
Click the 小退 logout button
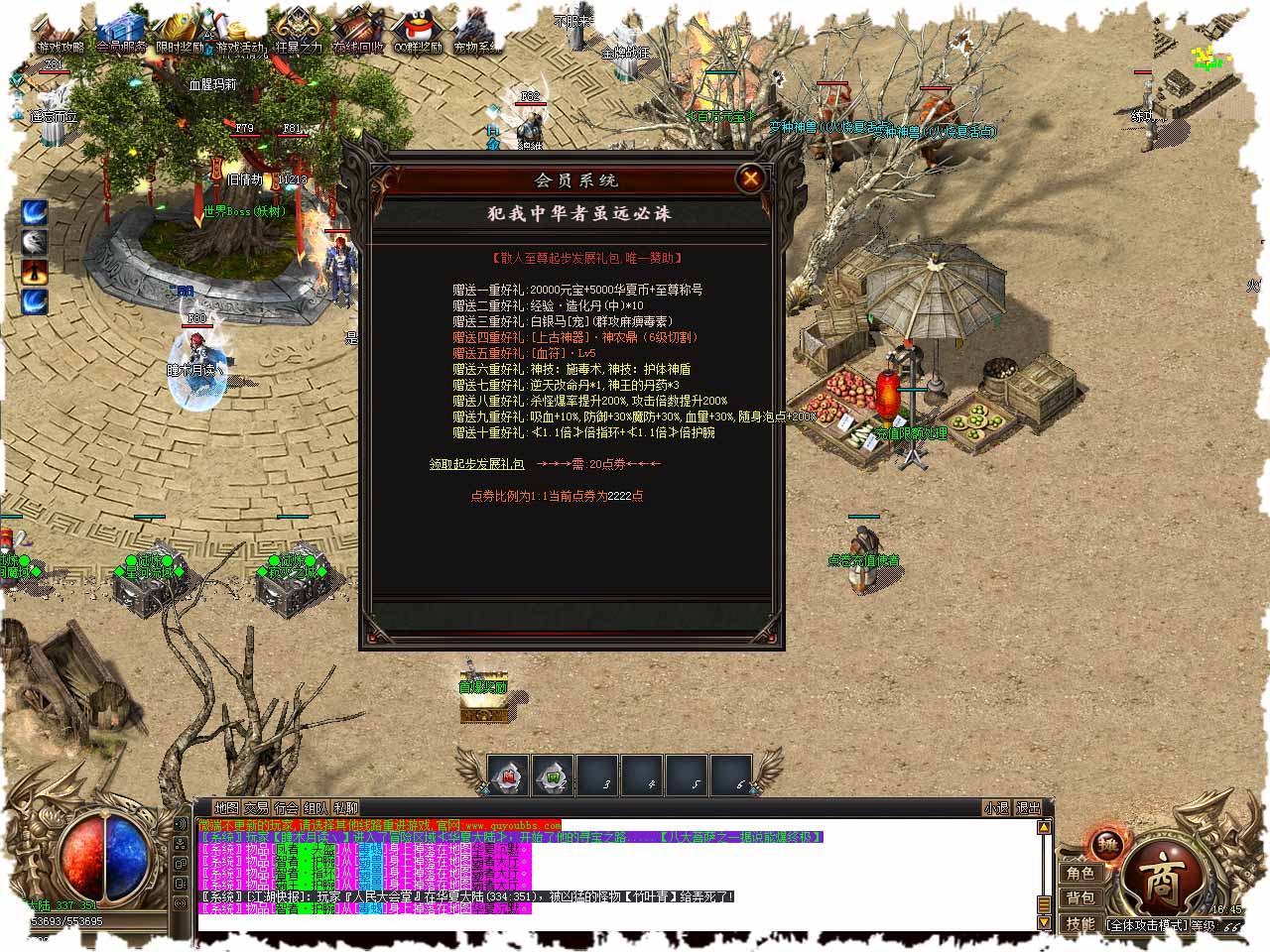(996, 808)
